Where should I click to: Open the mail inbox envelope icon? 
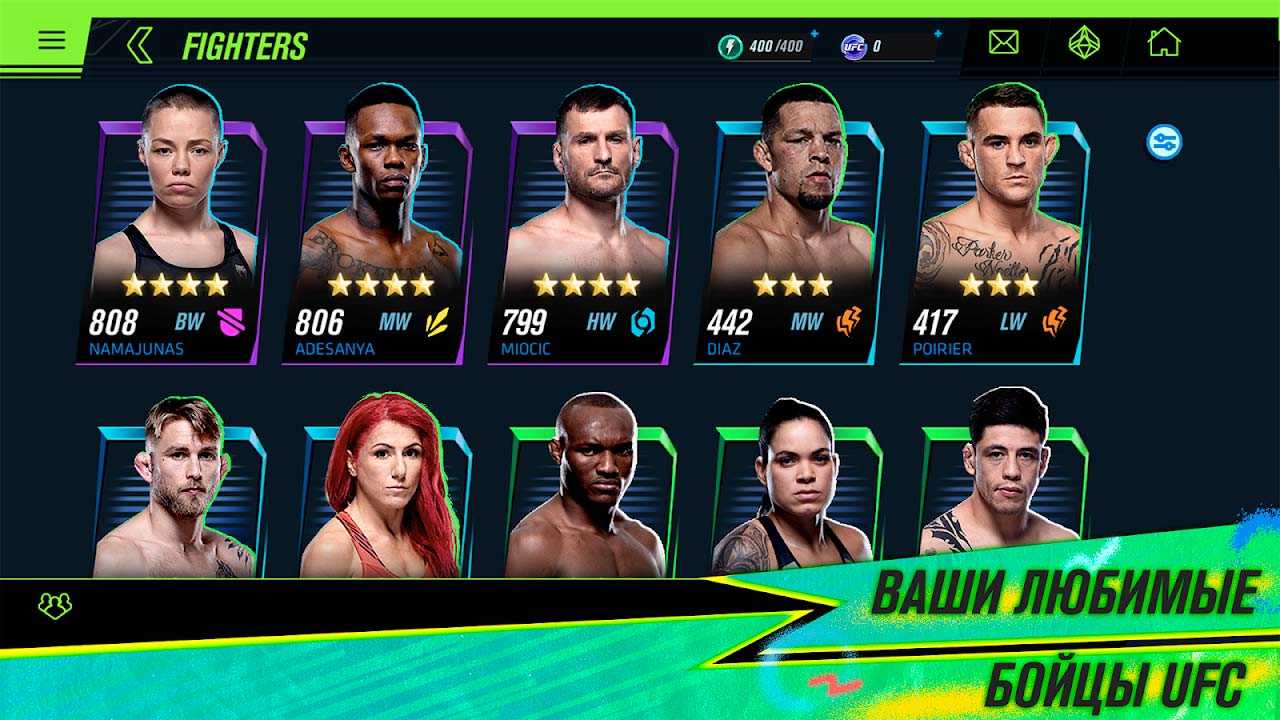click(1003, 42)
